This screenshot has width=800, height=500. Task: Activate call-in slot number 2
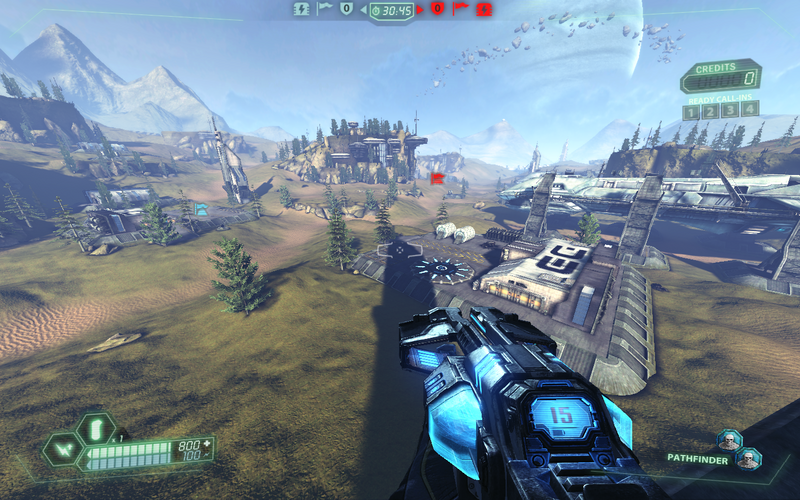click(x=711, y=109)
